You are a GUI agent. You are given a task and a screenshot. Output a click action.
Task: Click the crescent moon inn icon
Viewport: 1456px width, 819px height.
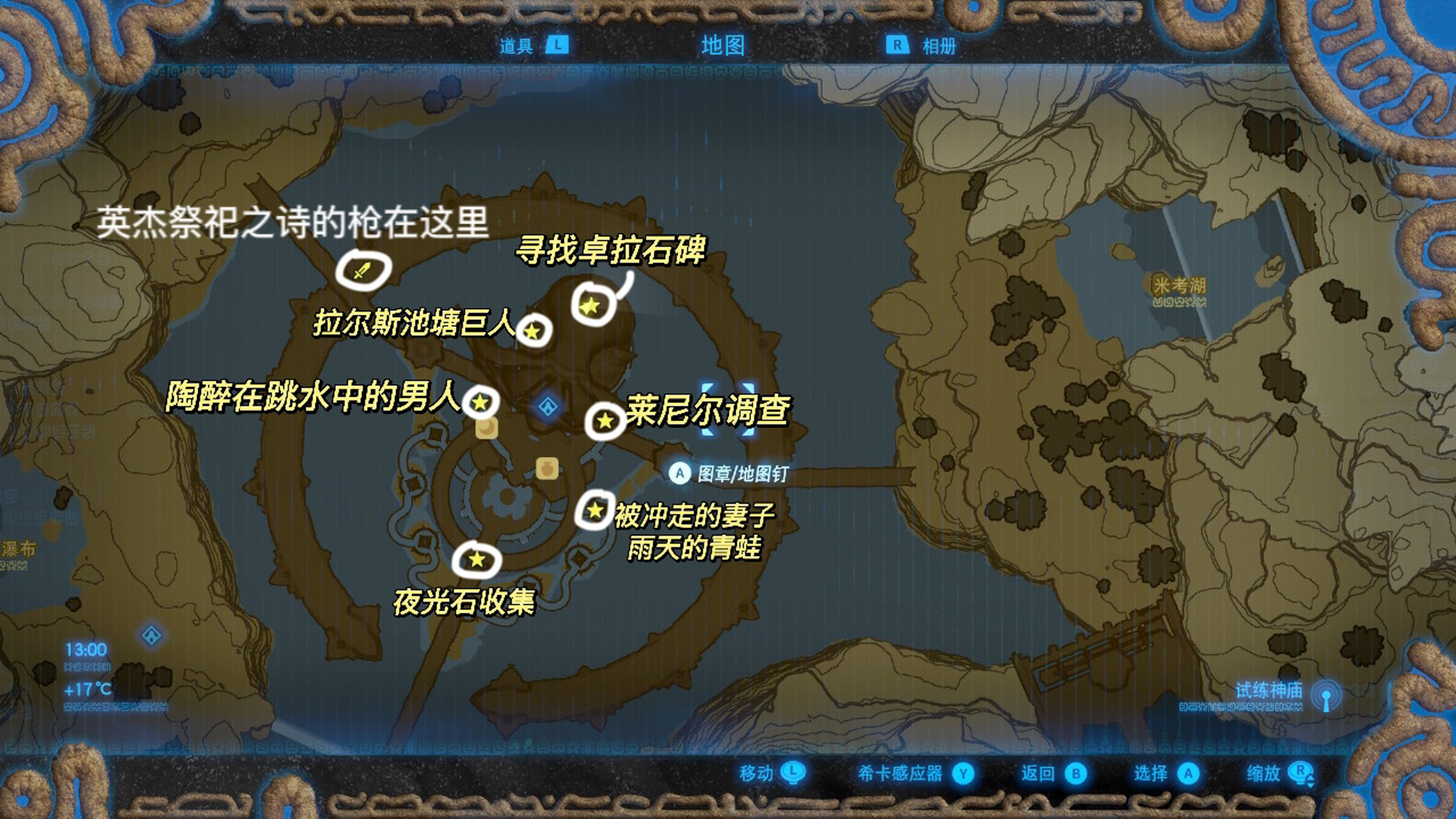(487, 427)
